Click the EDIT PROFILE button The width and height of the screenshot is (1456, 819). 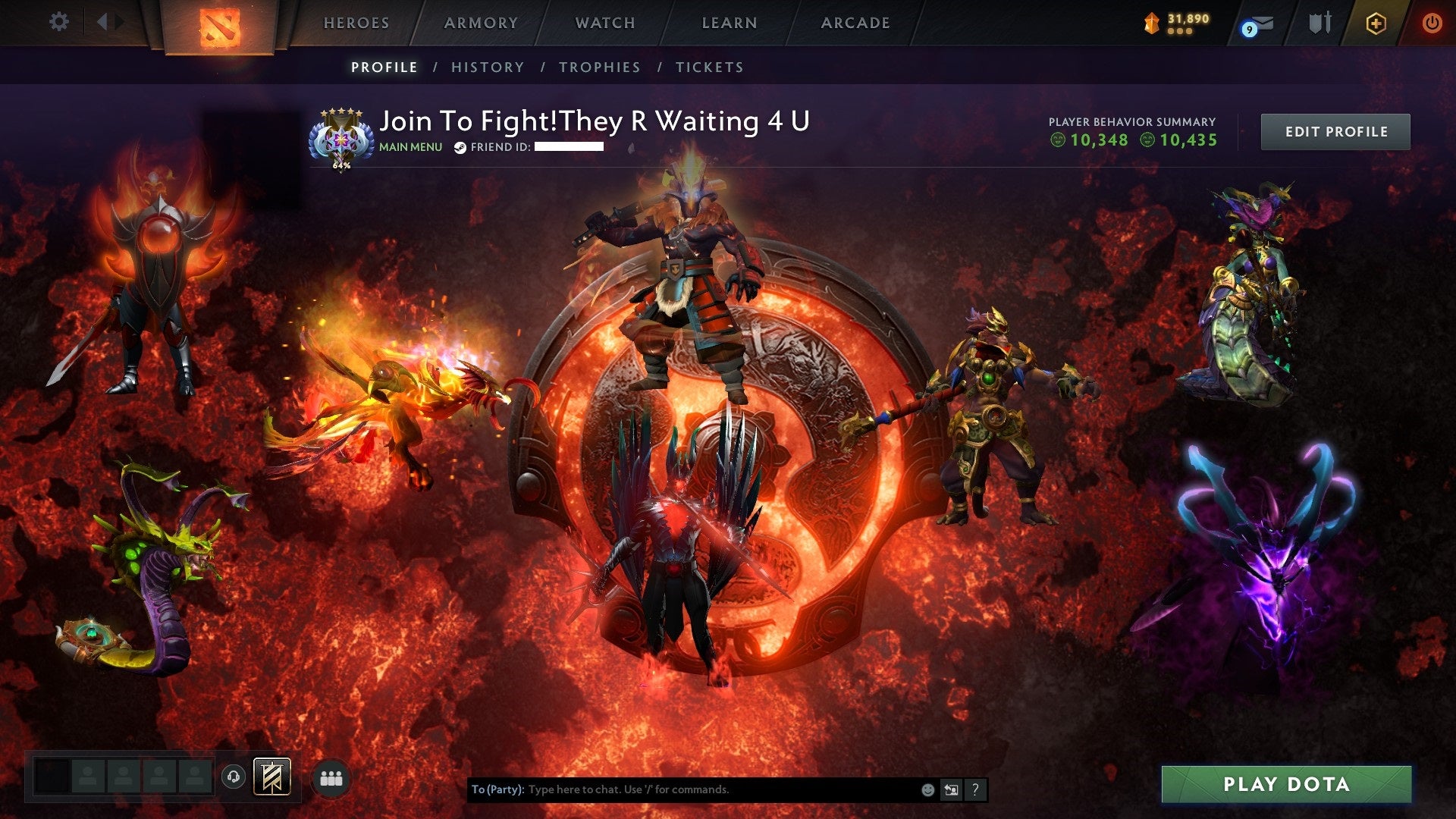point(1335,131)
